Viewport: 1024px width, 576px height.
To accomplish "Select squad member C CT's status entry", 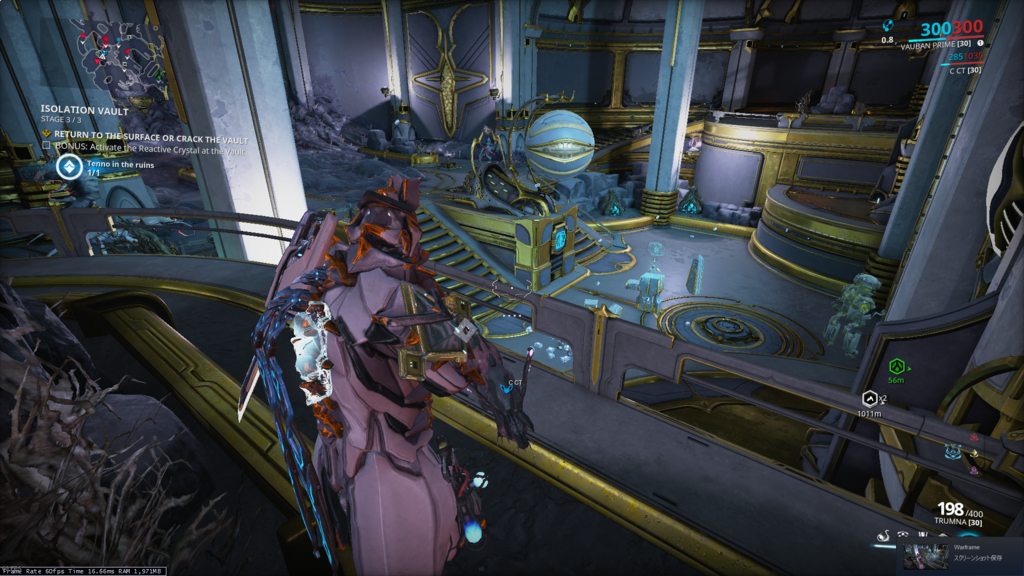I will 964,70.
